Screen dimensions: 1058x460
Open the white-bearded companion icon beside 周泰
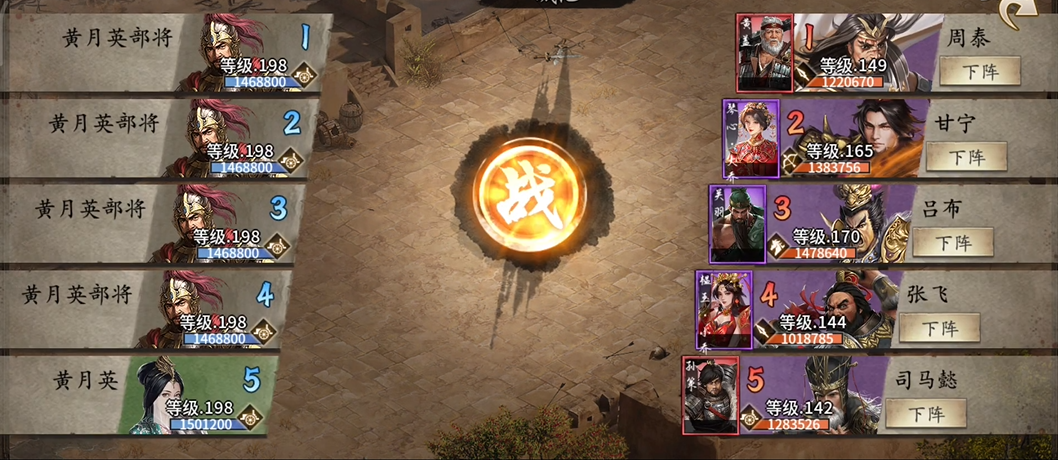(765, 53)
